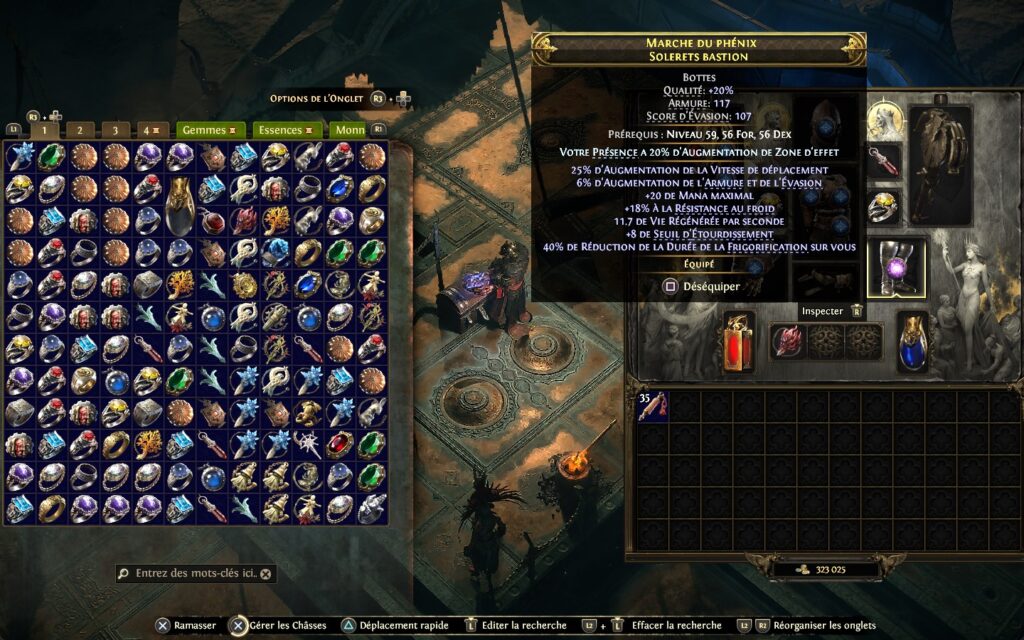This screenshot has width=1024, height=640.
Task: Clear the stash search with the X
Action: tap(267, 574)
